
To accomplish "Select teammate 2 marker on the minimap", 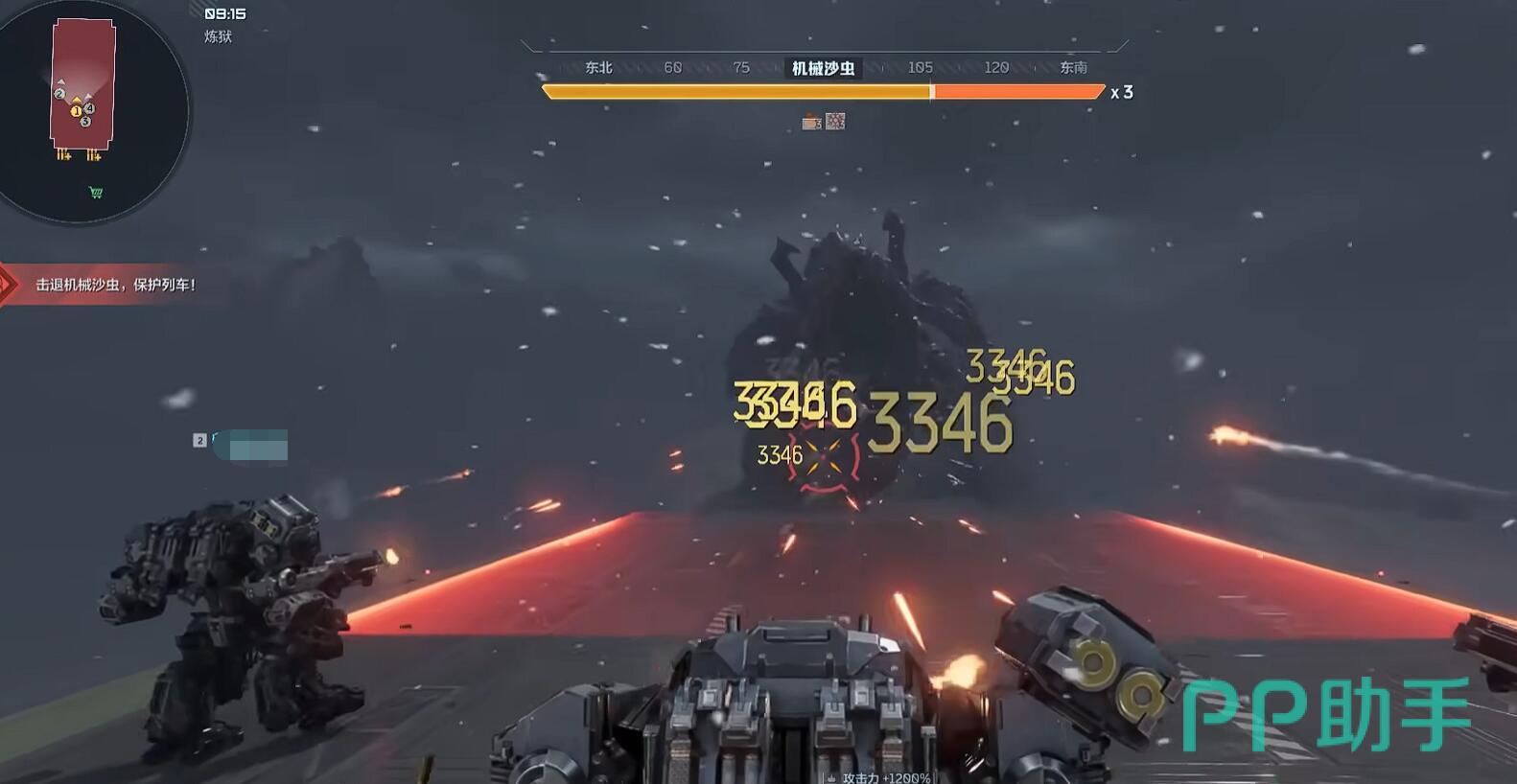I will [59, 94].
